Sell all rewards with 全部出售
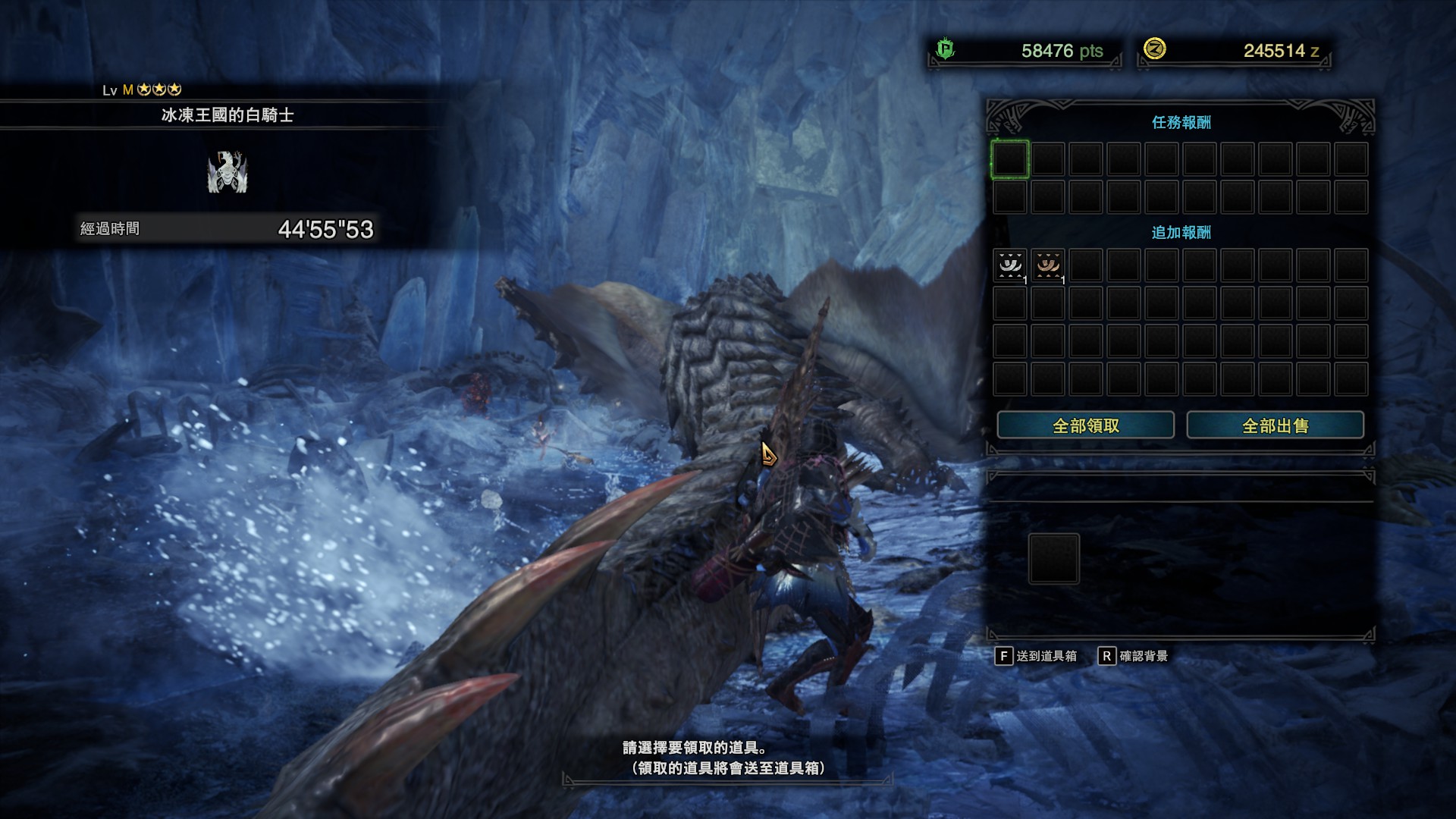The width and height of the screenshot is (1456, 819). [1275, 425]
